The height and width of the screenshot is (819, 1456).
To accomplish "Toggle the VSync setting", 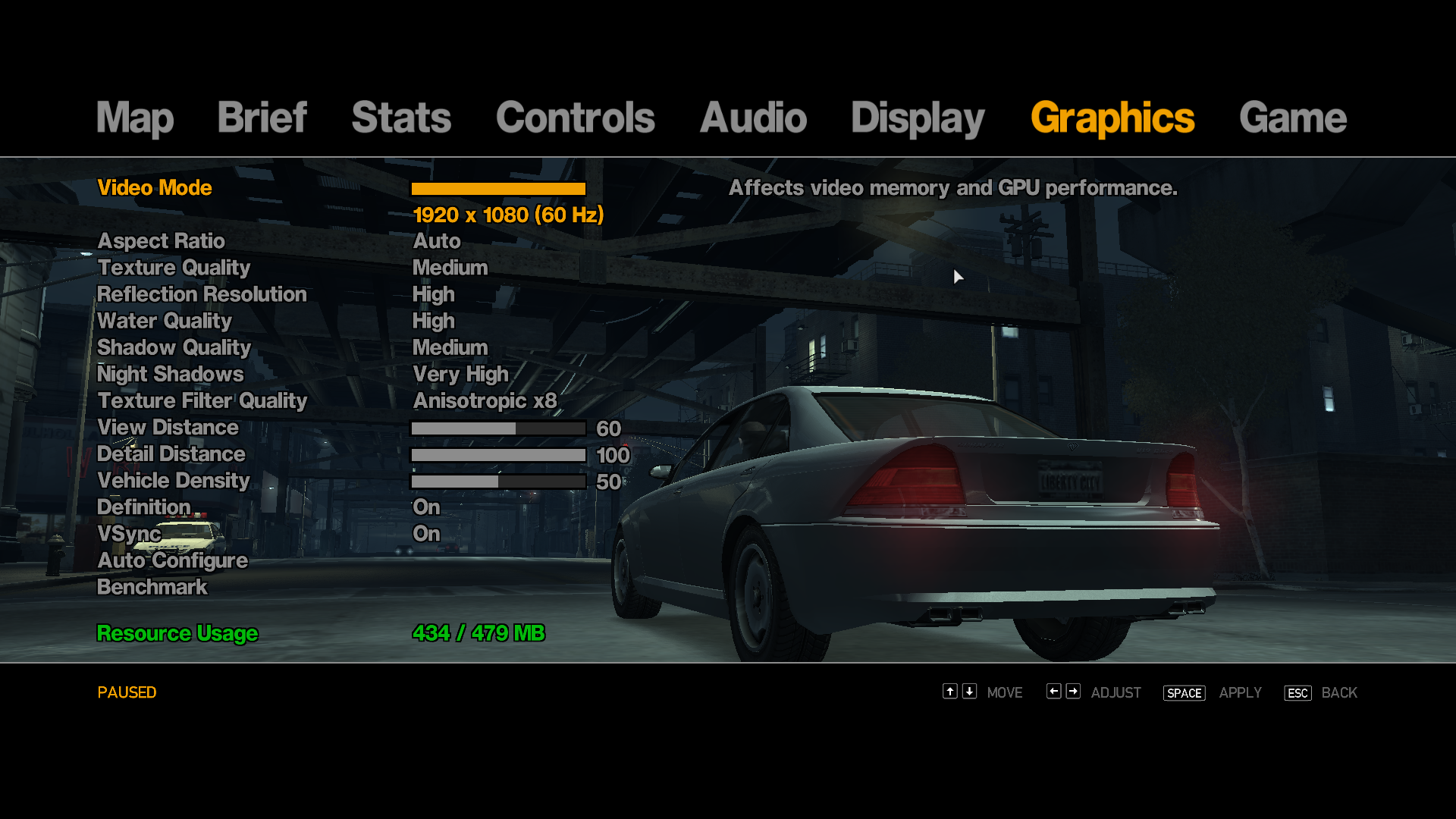I will 130,534.
